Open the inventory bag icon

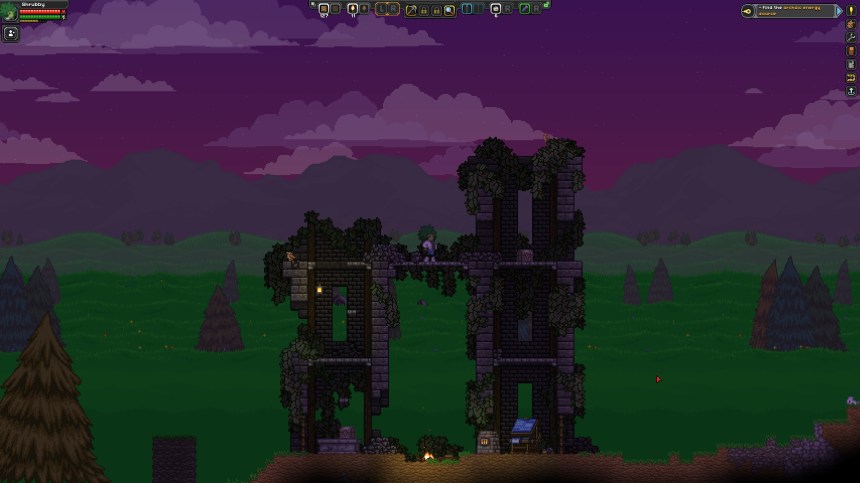pyautogui.click(x=851, y=24)
